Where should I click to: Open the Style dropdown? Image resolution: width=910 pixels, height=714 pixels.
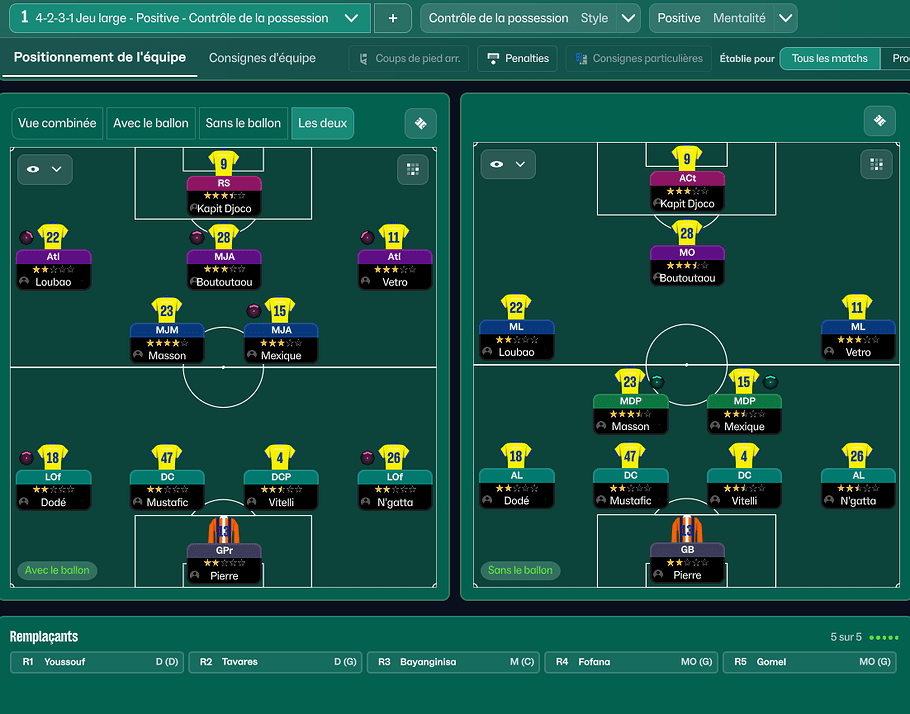(x=628, y=18)
